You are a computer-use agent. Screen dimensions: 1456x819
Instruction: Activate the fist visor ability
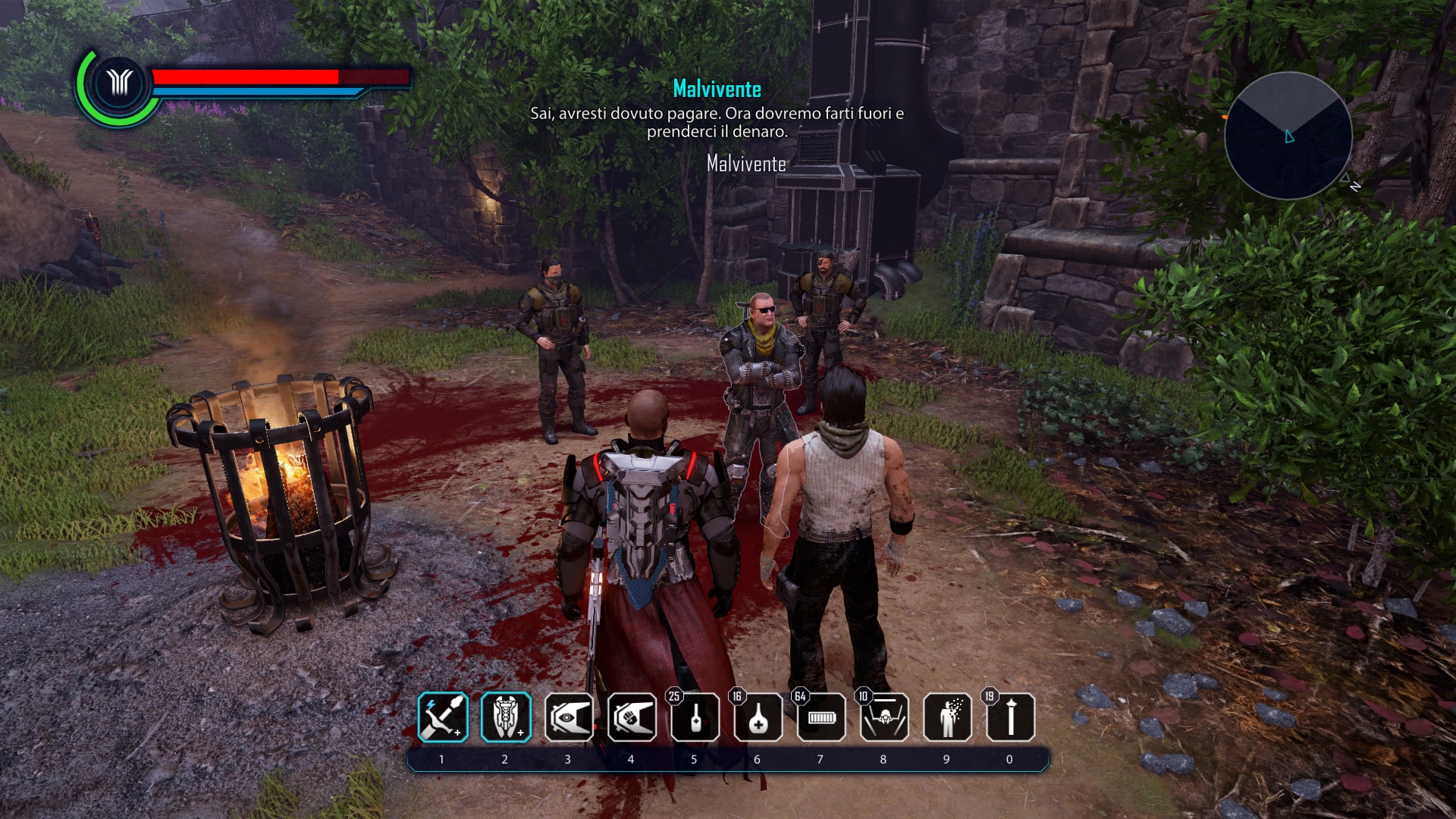[x=632, y=717]
